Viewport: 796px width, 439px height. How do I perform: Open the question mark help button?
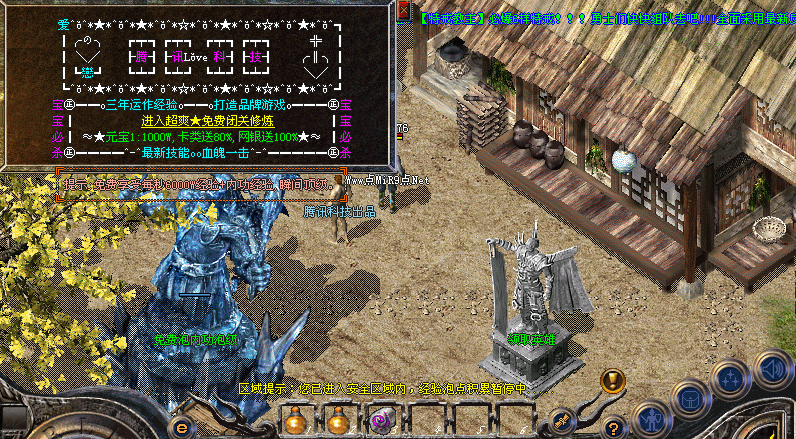pos(613,427)
